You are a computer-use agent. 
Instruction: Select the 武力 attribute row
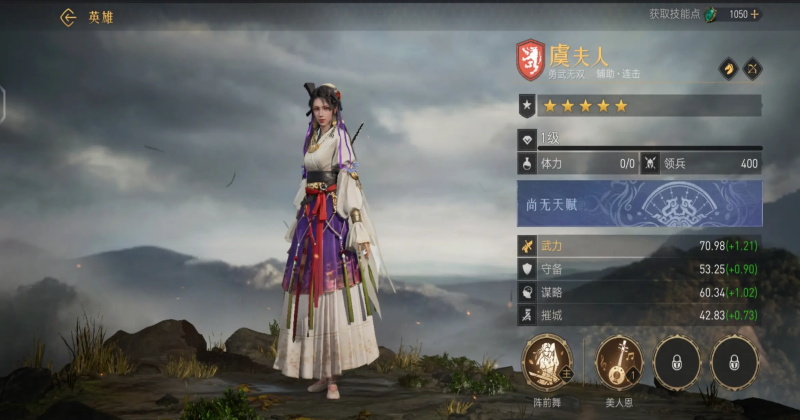pyautogui.click(x=640, y=246)
